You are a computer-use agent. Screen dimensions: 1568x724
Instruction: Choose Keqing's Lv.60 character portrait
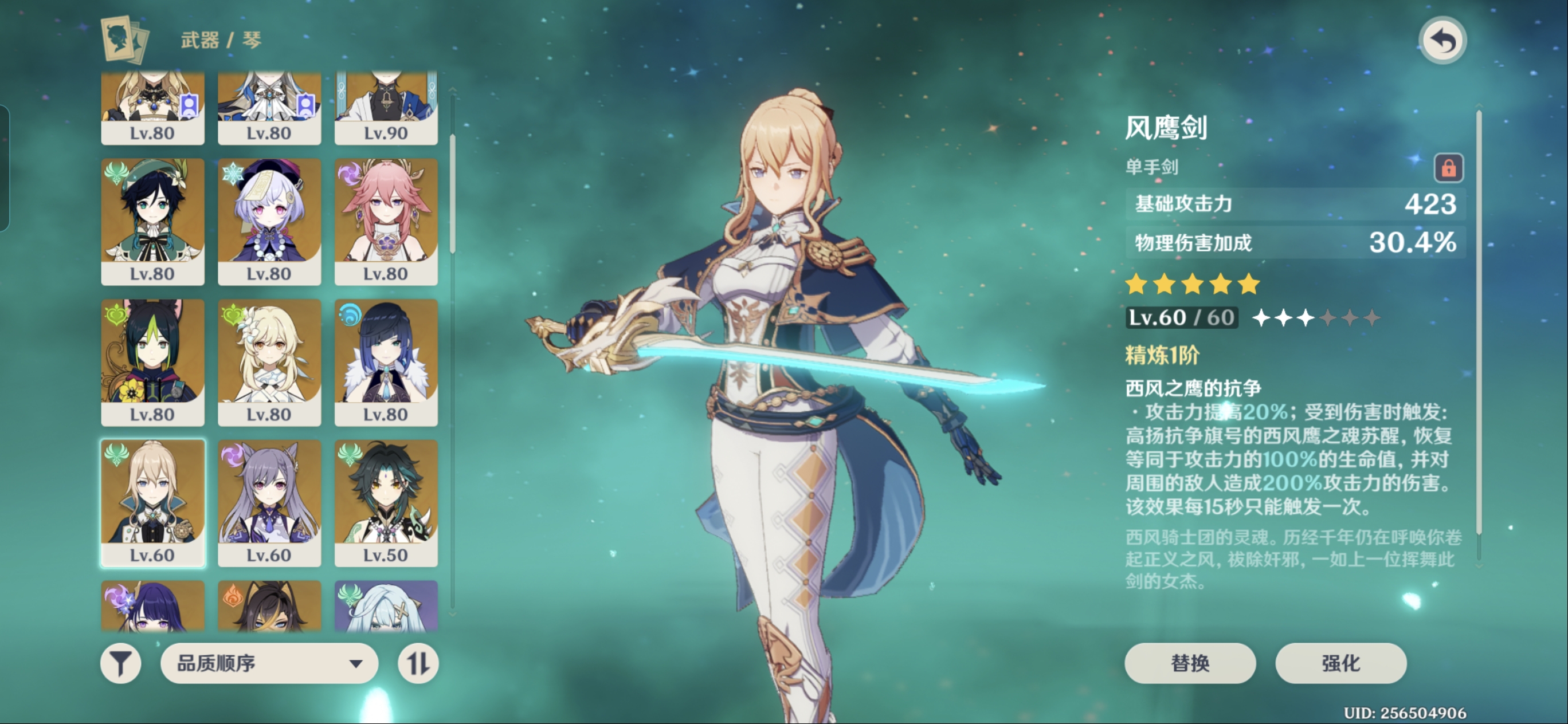(x=269, y=502)
